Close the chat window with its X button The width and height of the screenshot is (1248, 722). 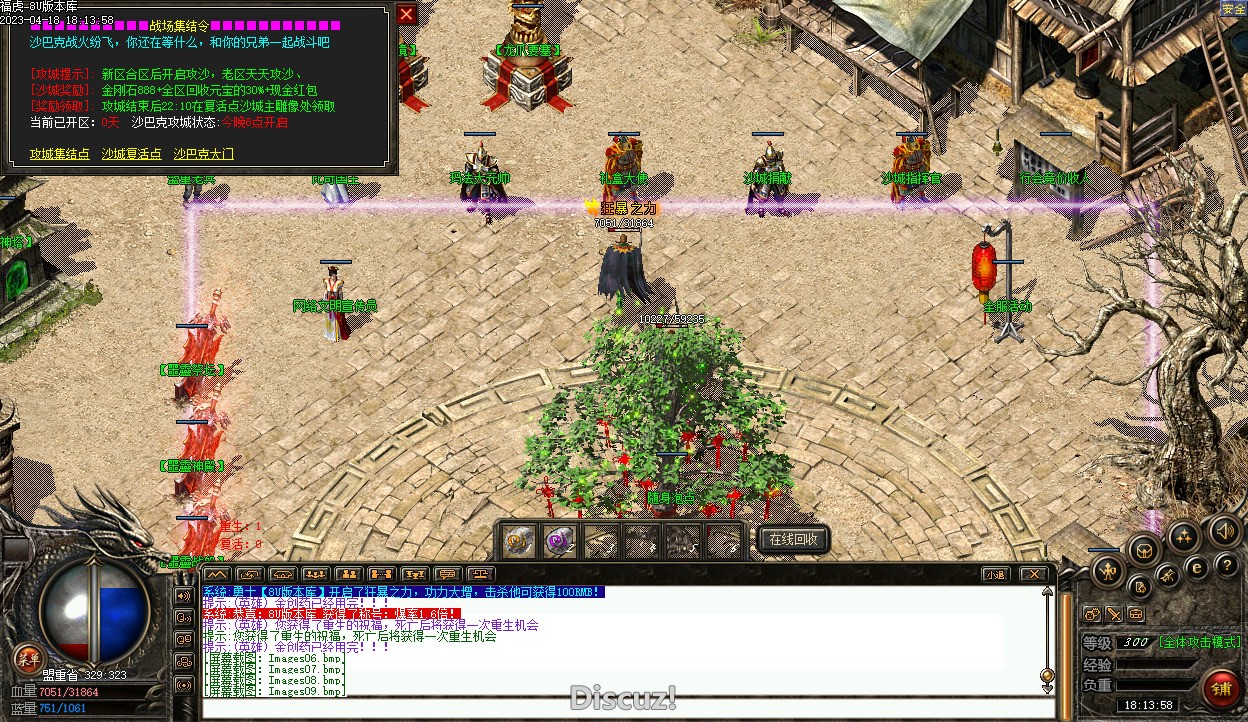1034,574
